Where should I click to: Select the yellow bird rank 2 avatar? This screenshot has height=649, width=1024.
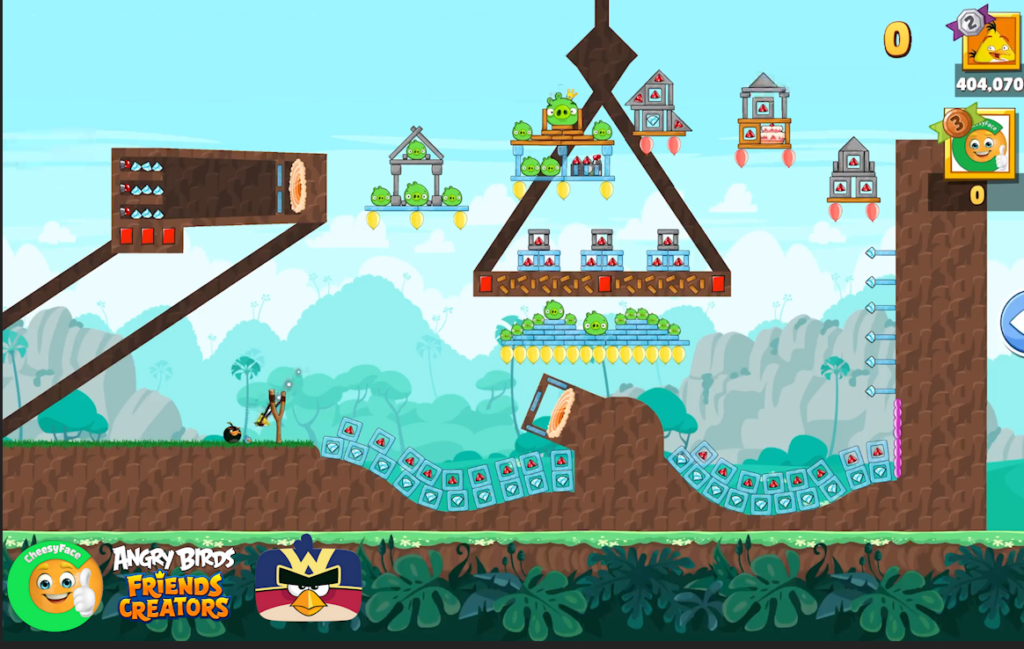pos(990,44)
